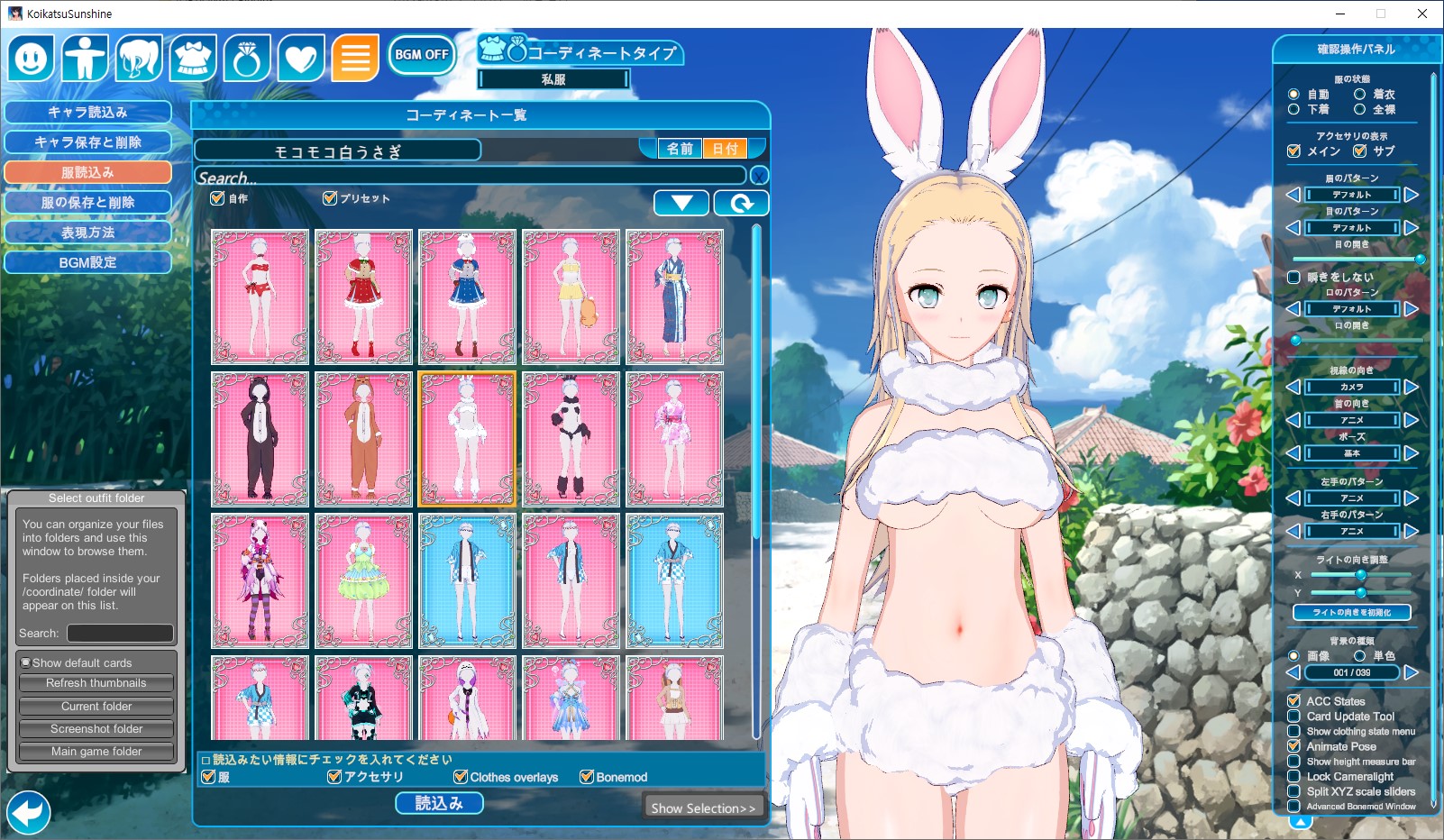This screenshot has width=1444, height=840.
Task: Focus the coordinate Search field
Action: [x=469, y=178]
